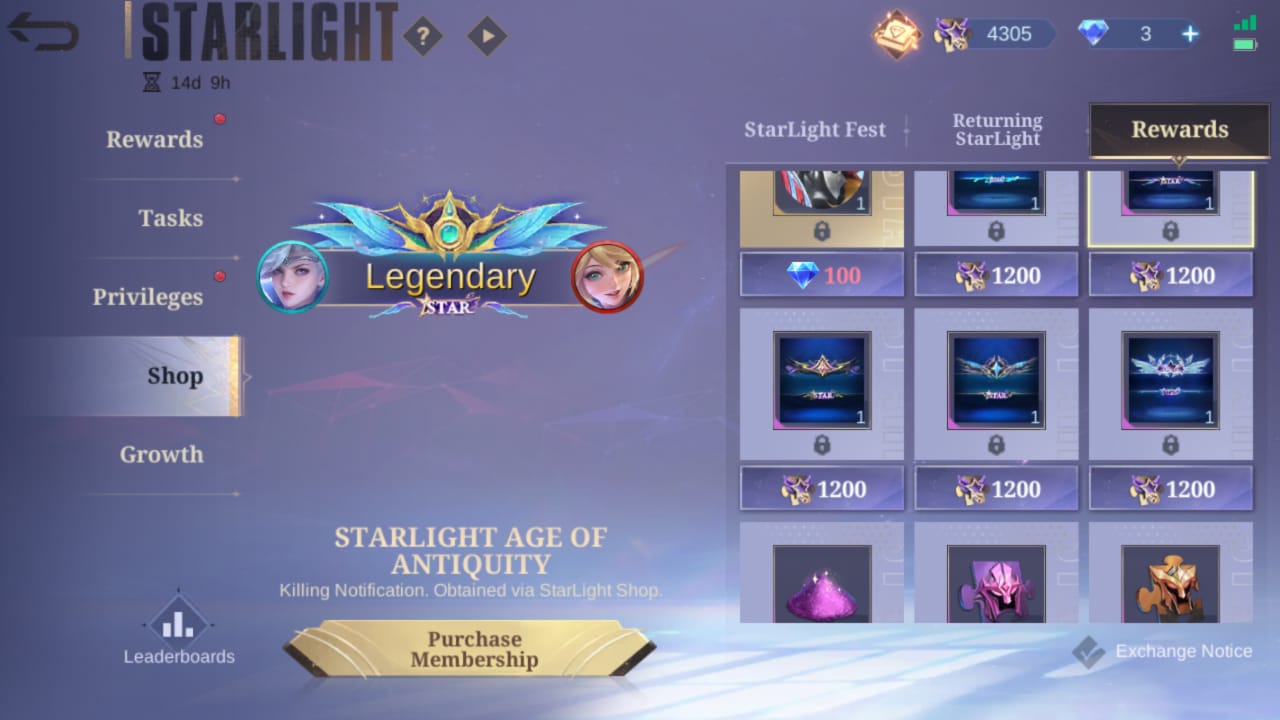The height and width of the screenshot is (720, 1280).
Task: Switch to the Returning StarLight tab
Action: (997, 129)
